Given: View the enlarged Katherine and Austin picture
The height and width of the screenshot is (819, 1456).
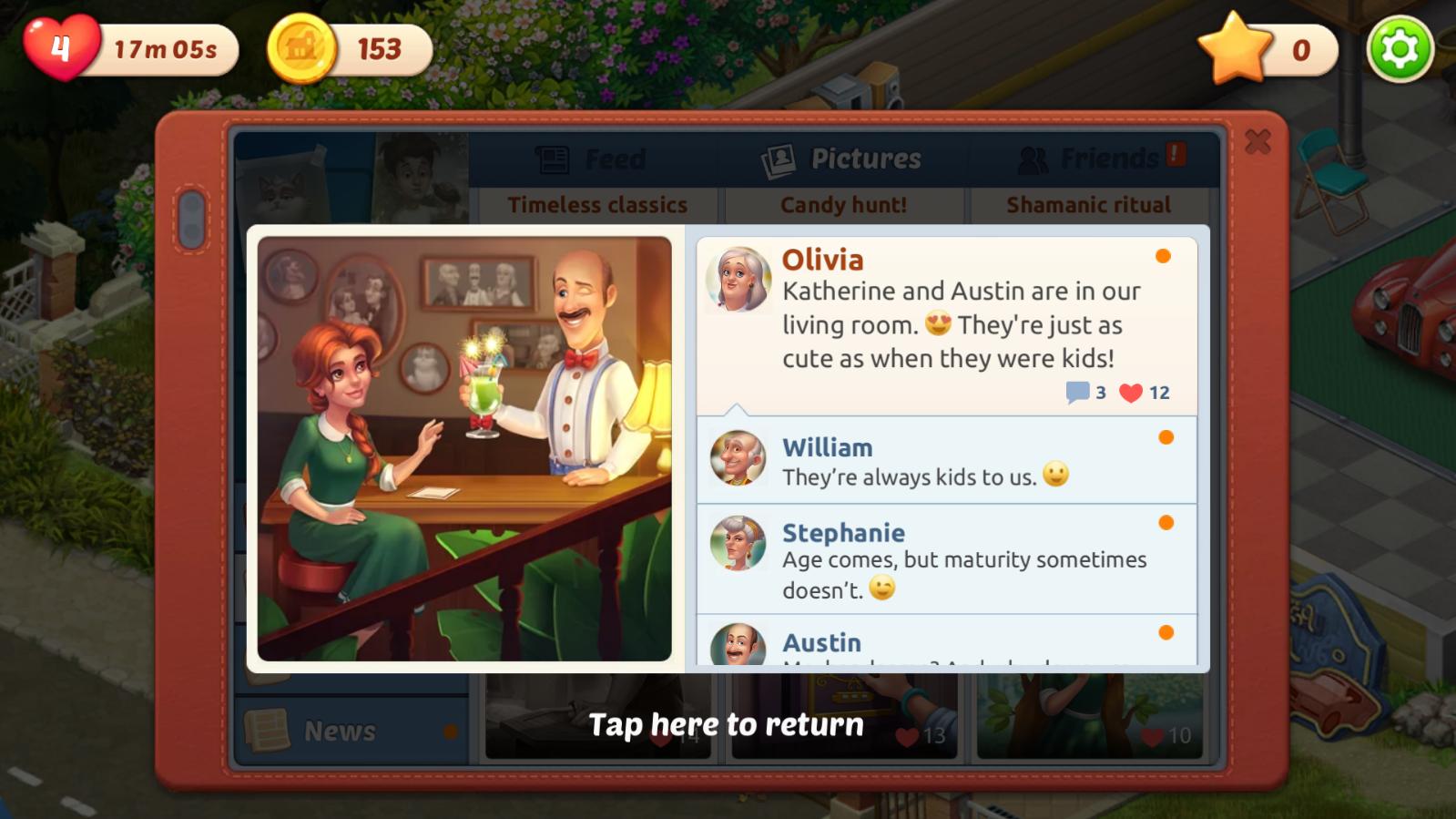Looking at the screenshot, I should pos(464,448).
